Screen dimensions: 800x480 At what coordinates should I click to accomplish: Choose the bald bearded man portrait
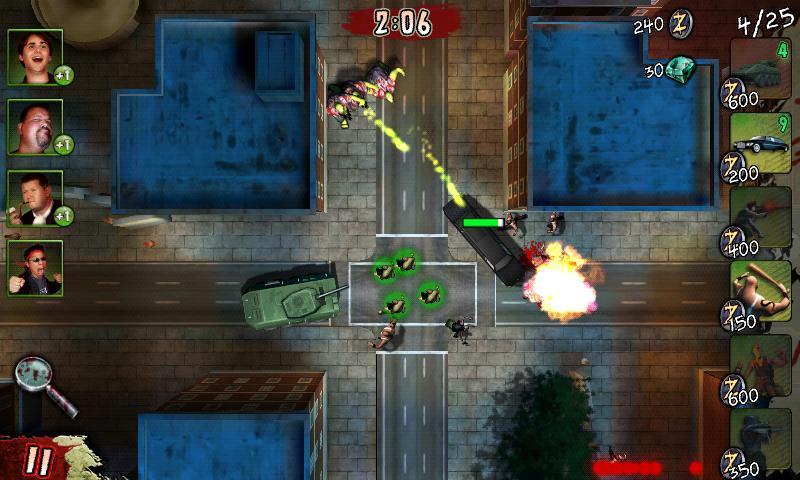click(34, 126)
